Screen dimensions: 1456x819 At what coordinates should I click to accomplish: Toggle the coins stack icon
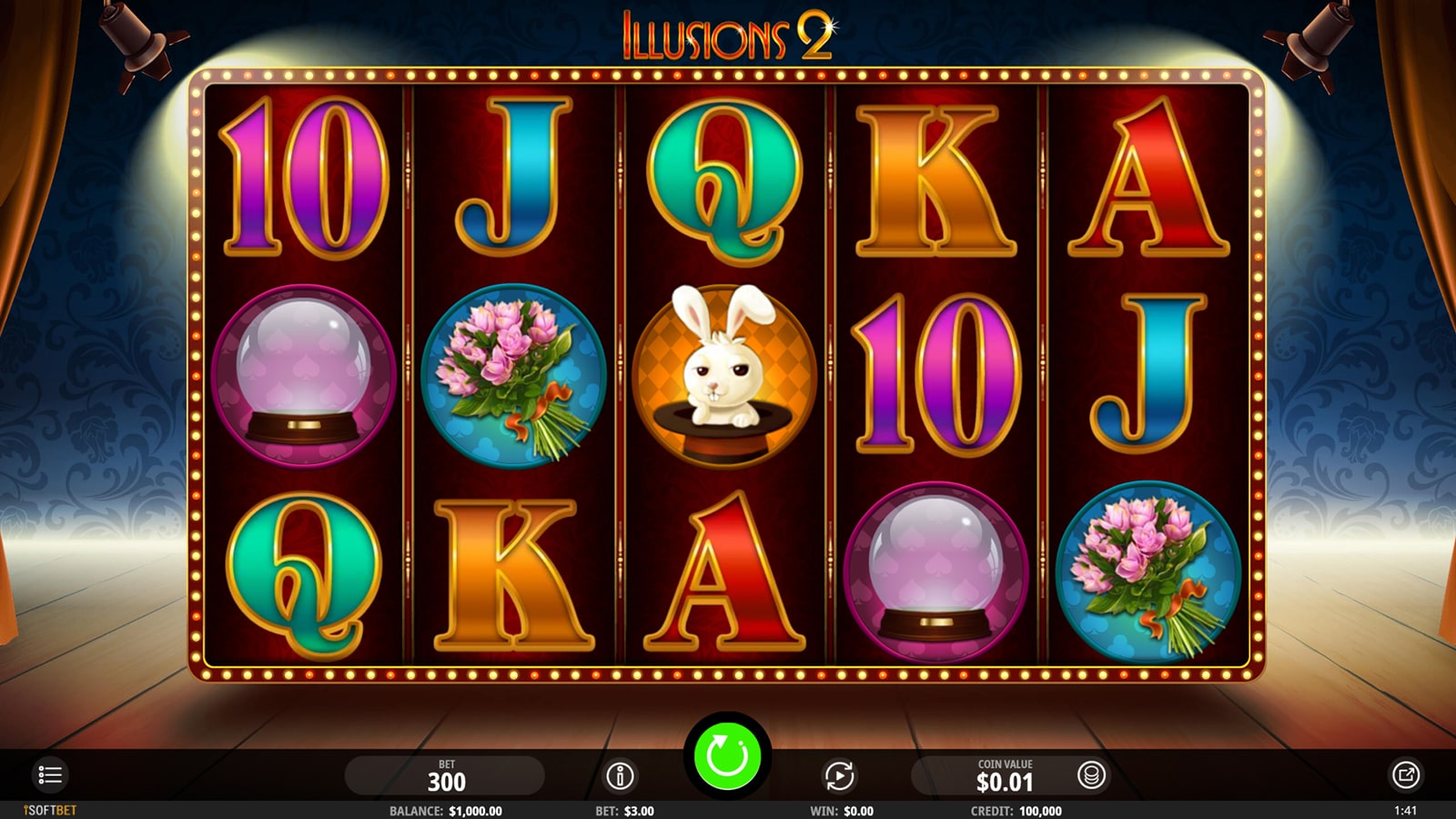pyautogui.click(x=1091, y=775)
